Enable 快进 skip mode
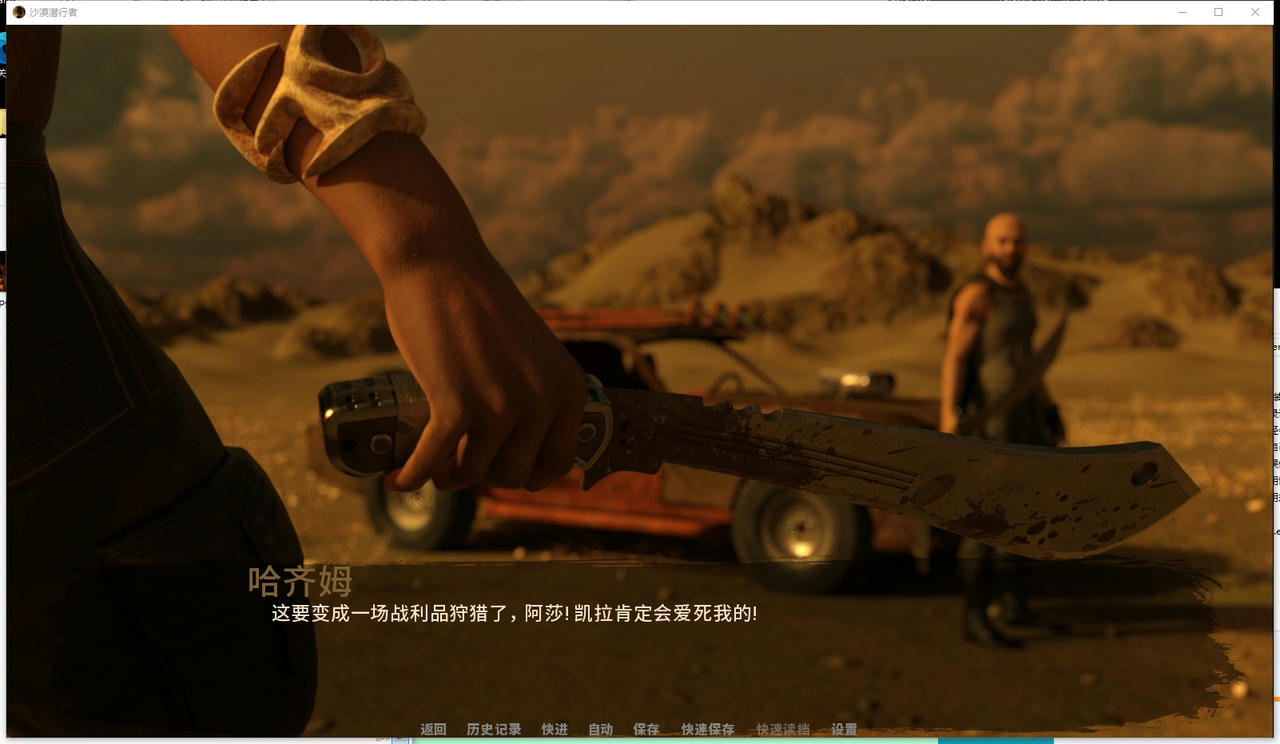The width and height of the screenshot is (1280, 744). [555, 729]
